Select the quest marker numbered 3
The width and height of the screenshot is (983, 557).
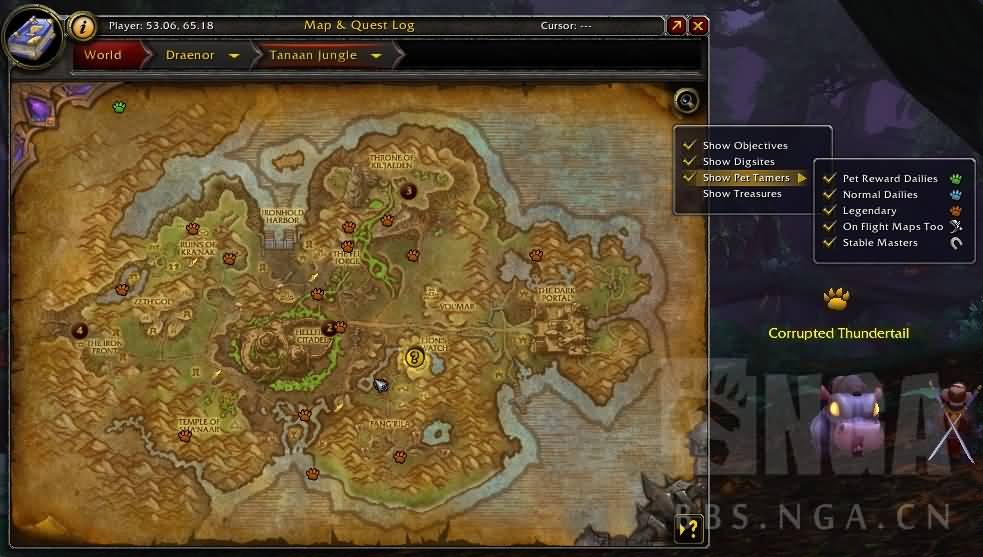tap(408, 191)
